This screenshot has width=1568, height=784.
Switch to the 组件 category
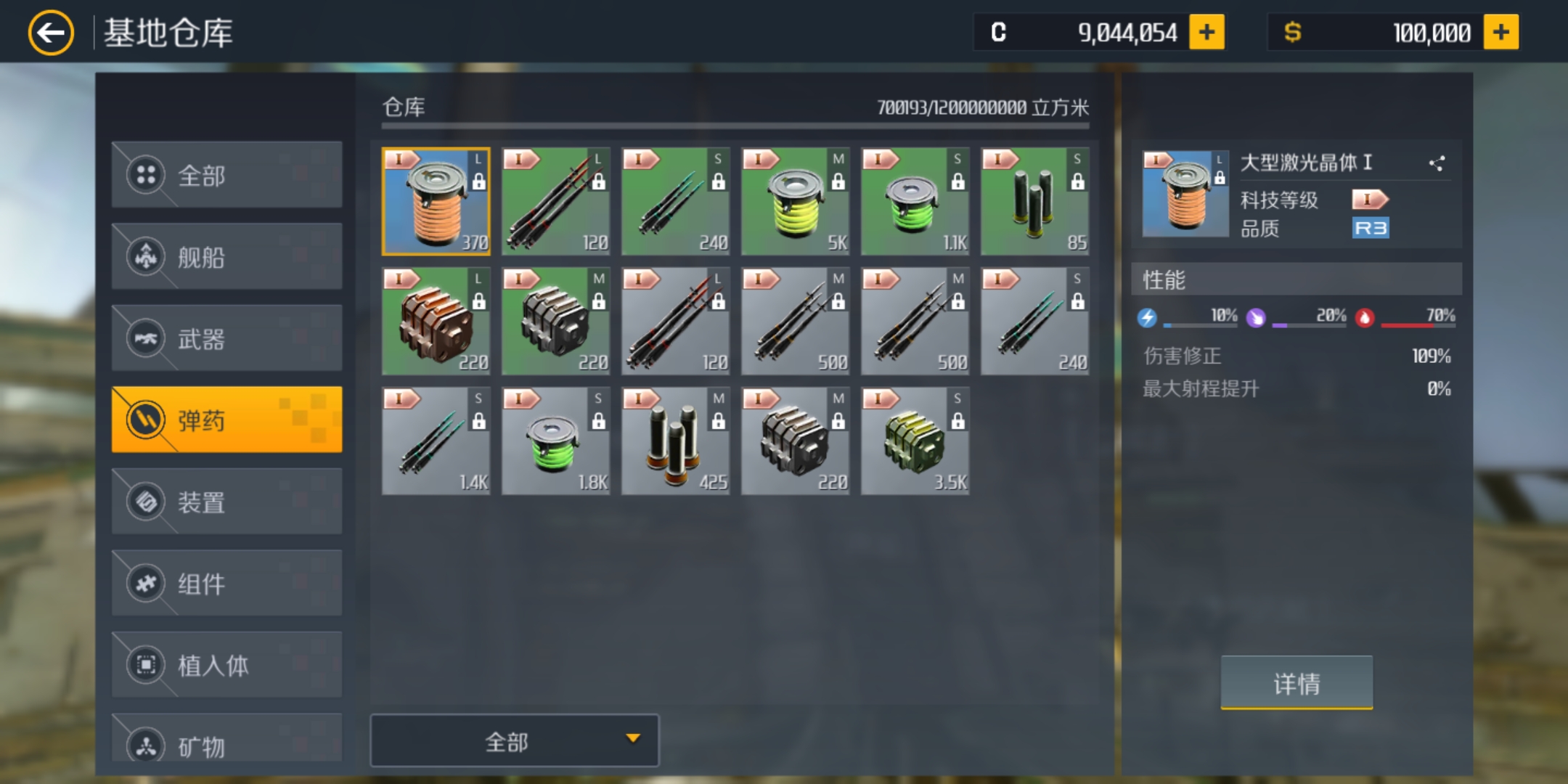point(226,584)
